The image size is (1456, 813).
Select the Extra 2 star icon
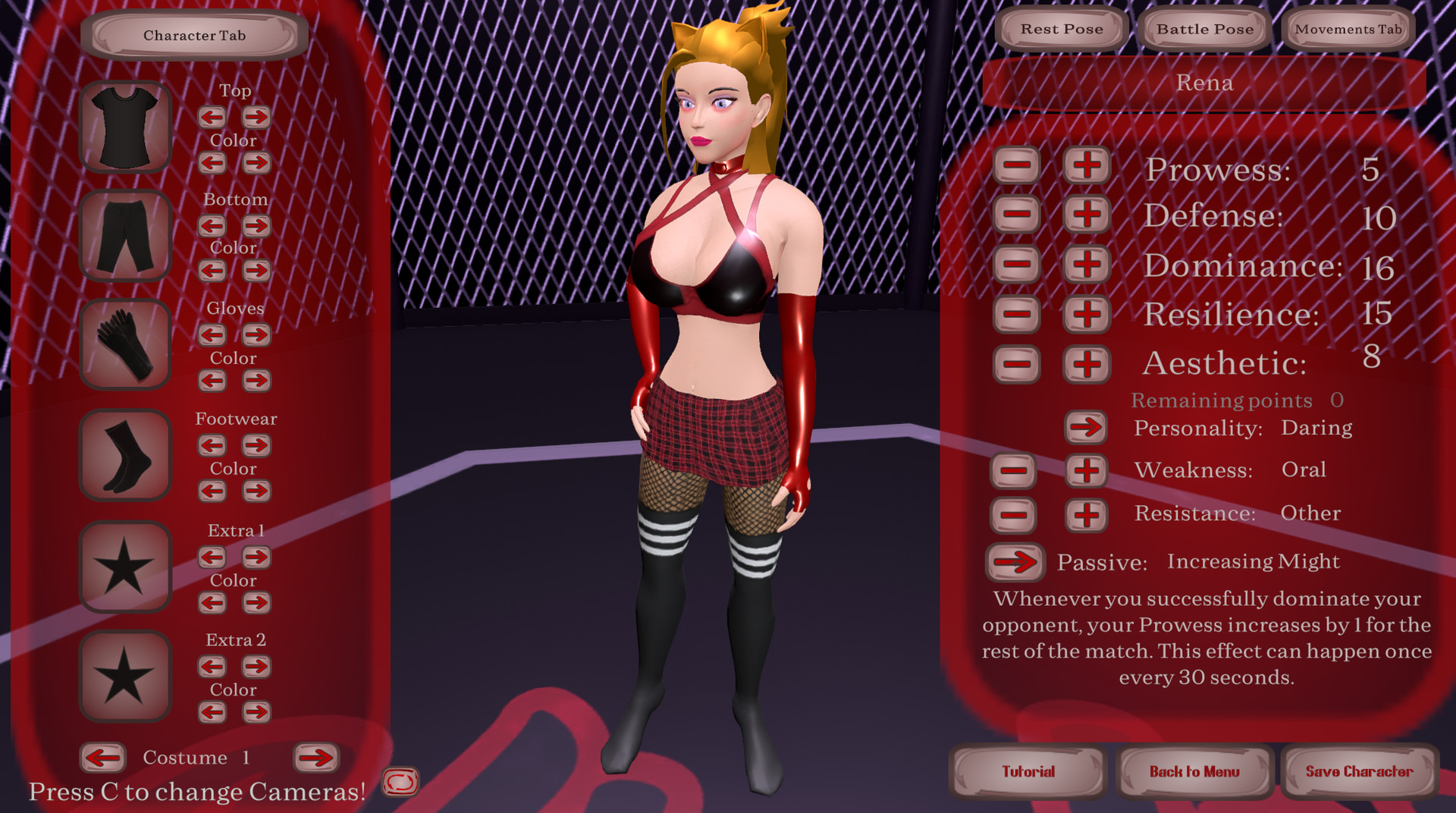[124, 675]
